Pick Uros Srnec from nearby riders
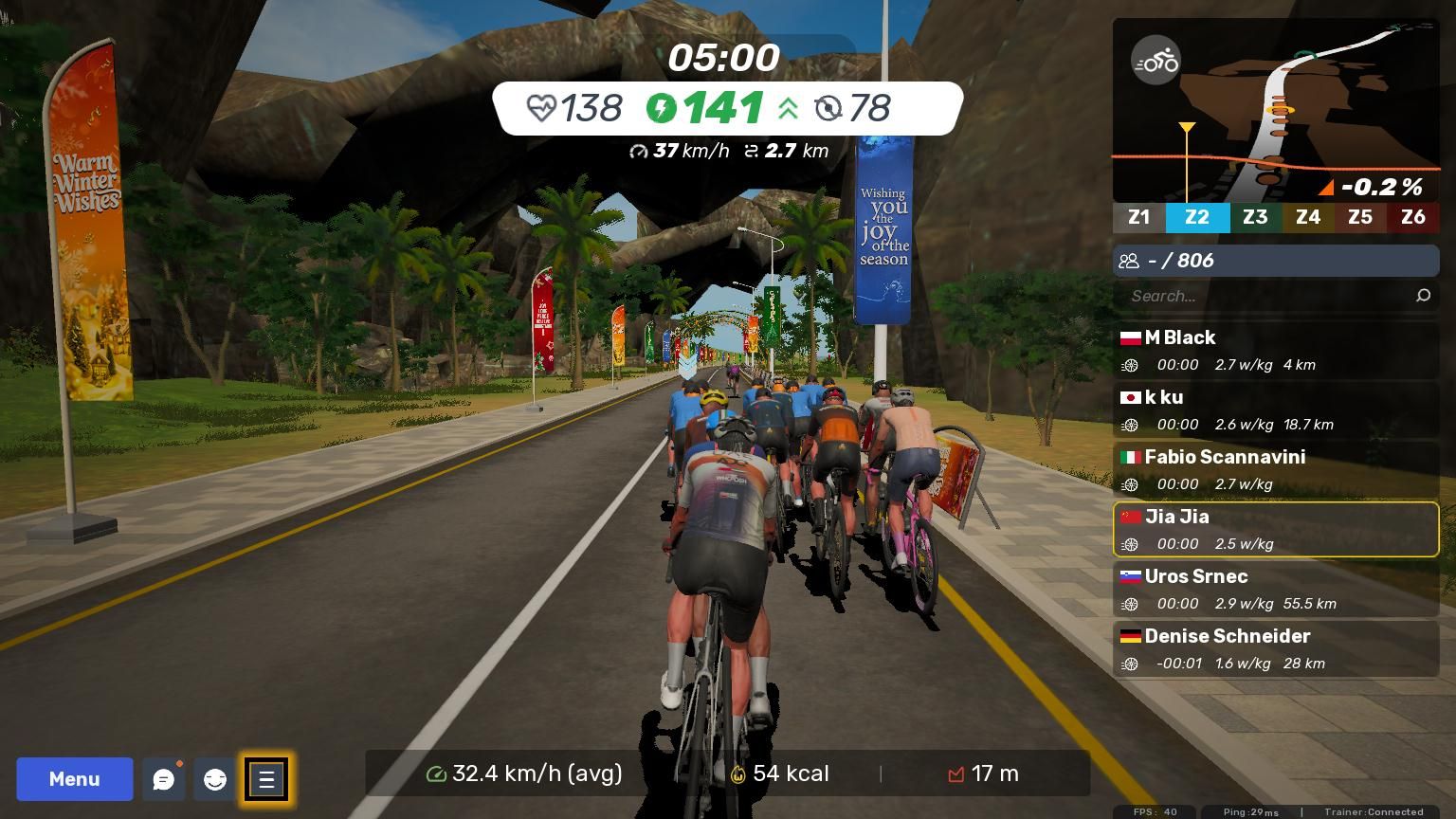1456x819 pixels. pyautogui.click(x=1275, y=589)
